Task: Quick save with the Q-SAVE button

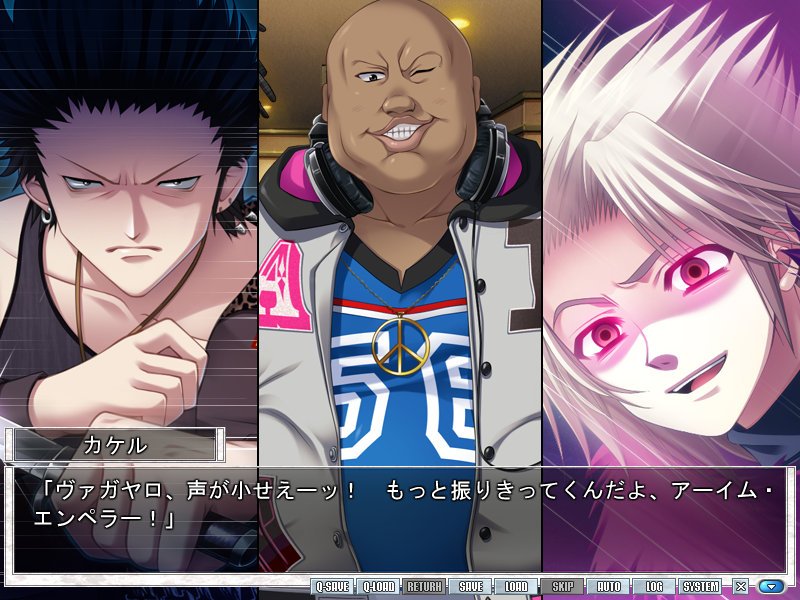Action: pyautogui.click(x=332, y=587)
